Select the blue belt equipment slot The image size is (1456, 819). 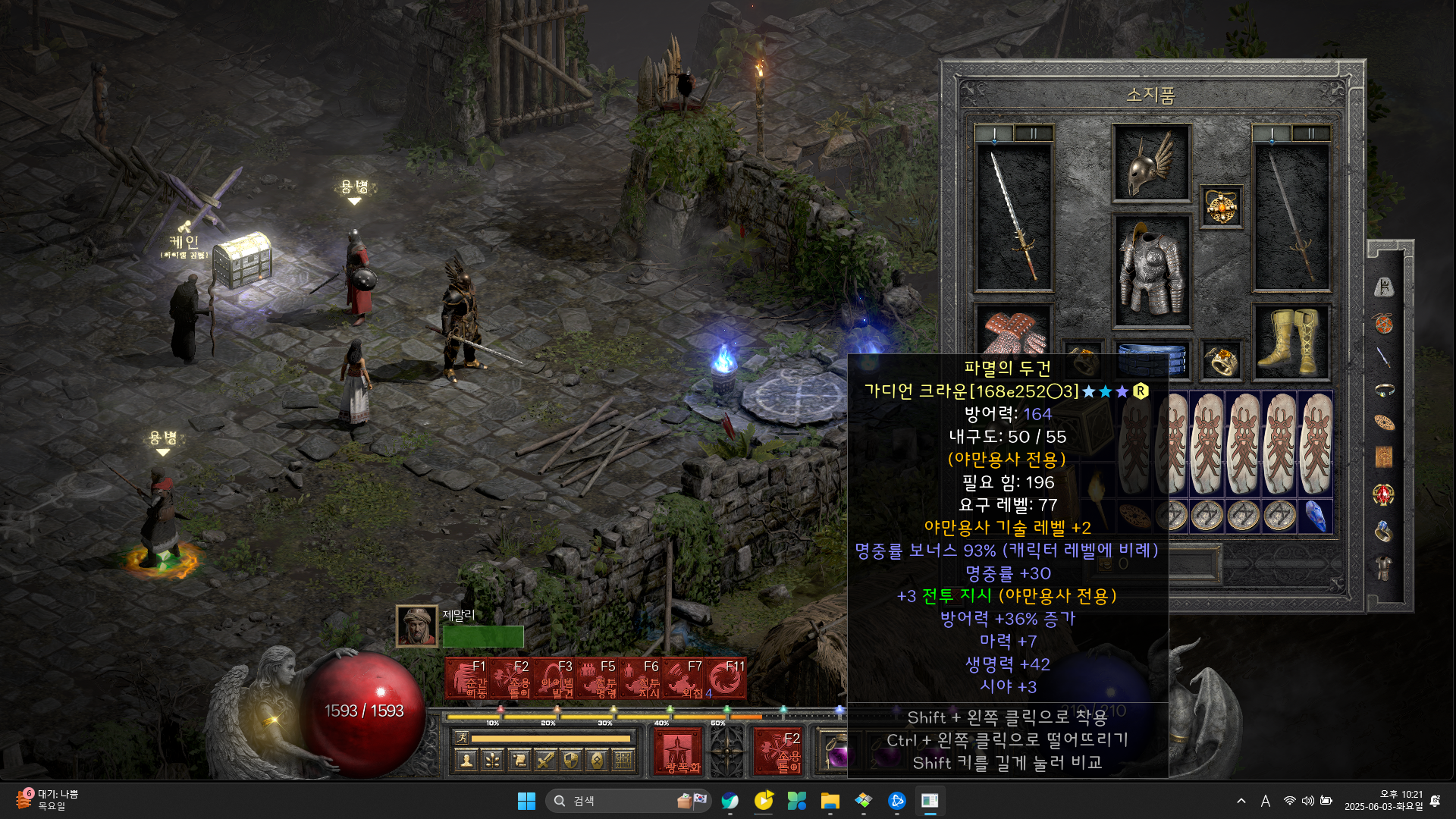click(1151, 359)
